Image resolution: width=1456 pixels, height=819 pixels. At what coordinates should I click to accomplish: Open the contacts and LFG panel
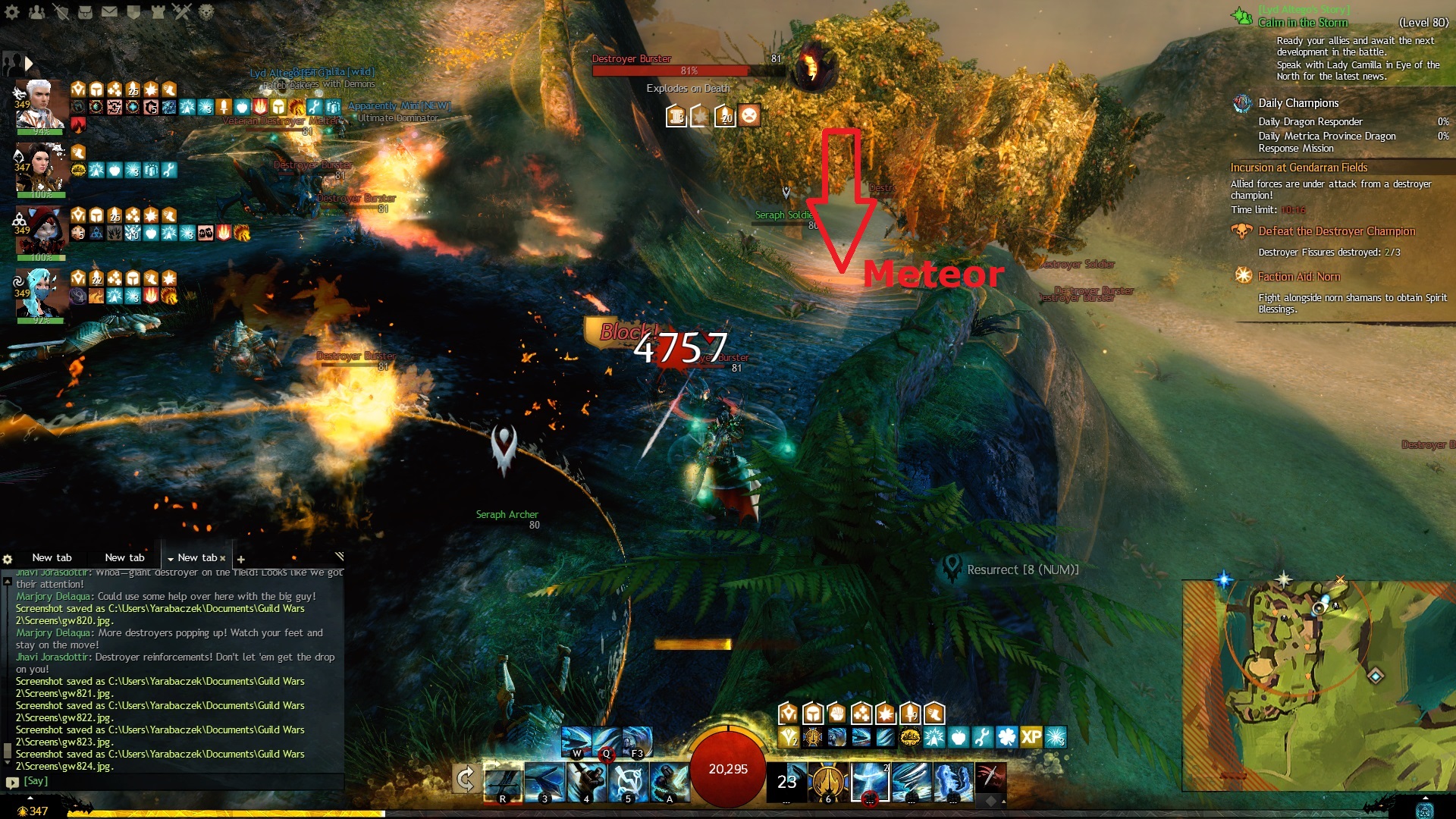(x=36, y=11)
